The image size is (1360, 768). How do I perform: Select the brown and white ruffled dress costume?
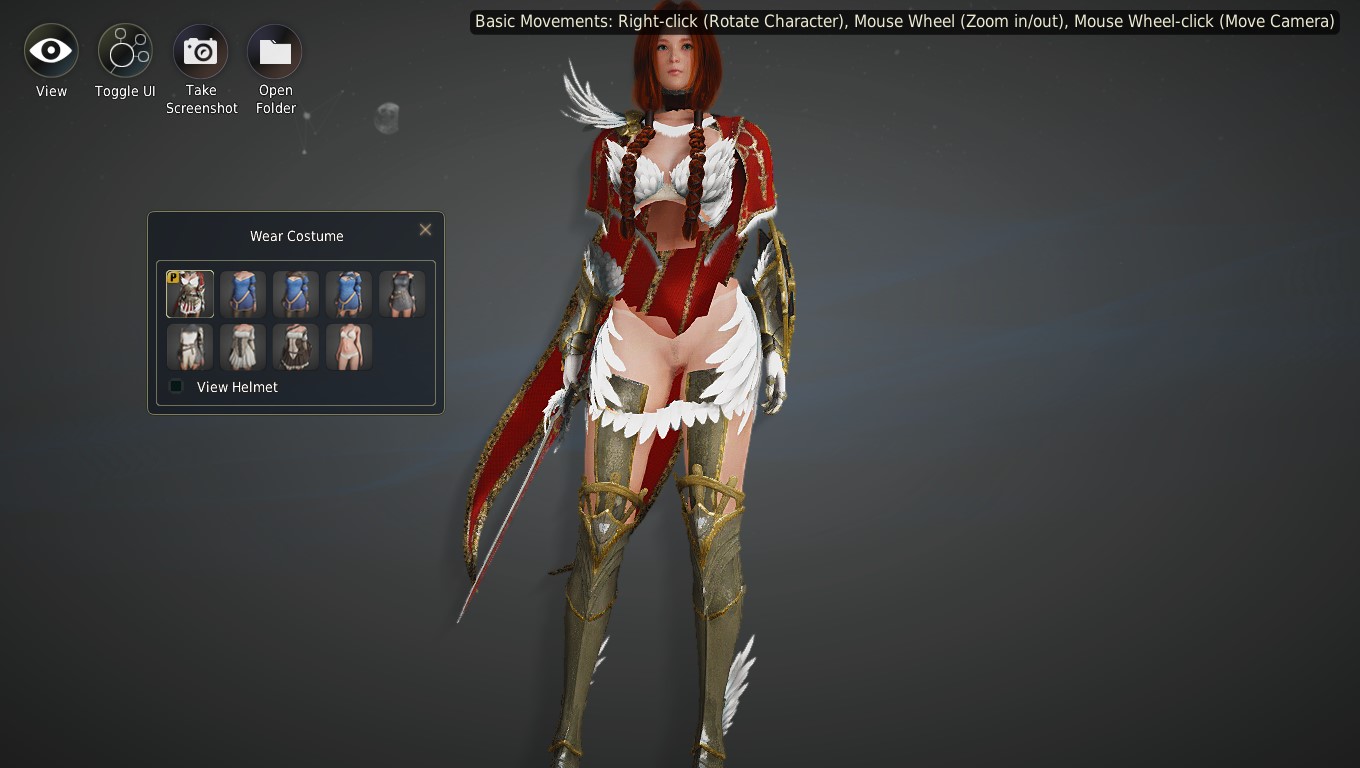296,347
